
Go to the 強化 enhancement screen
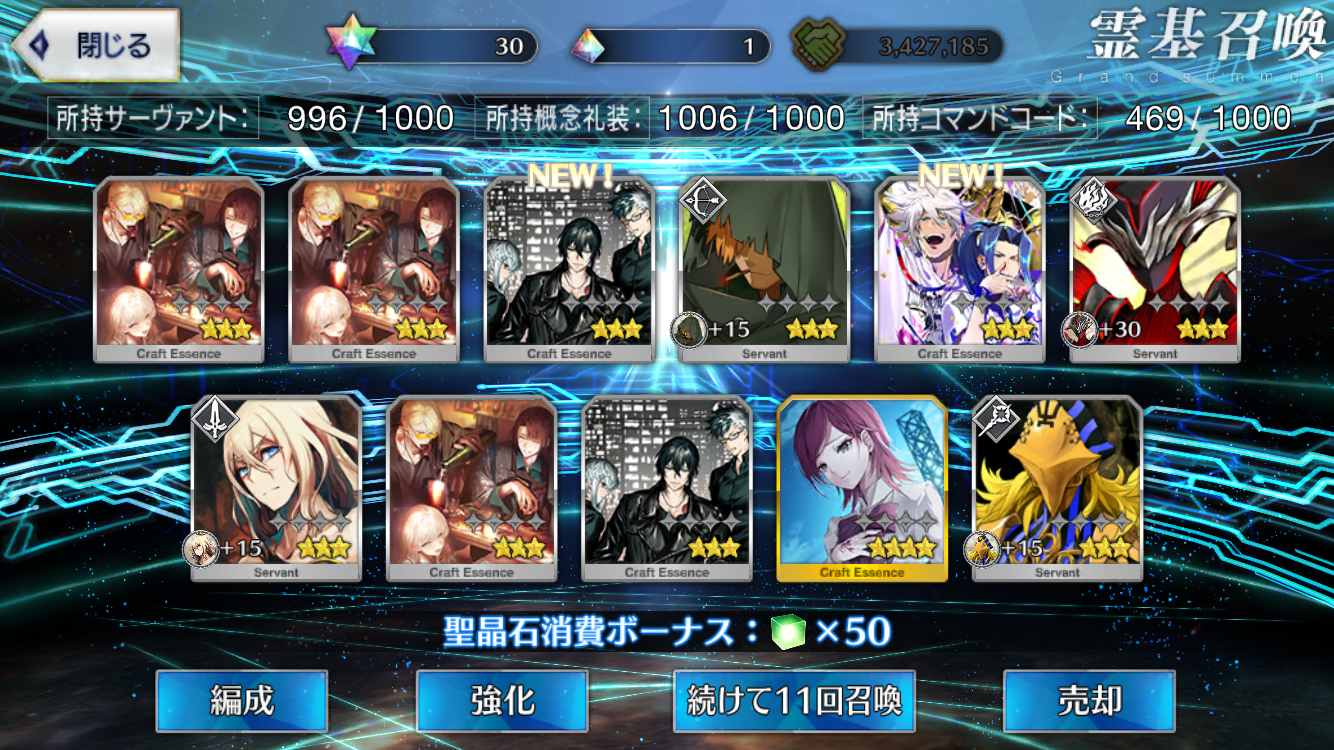tap(502, 701)
